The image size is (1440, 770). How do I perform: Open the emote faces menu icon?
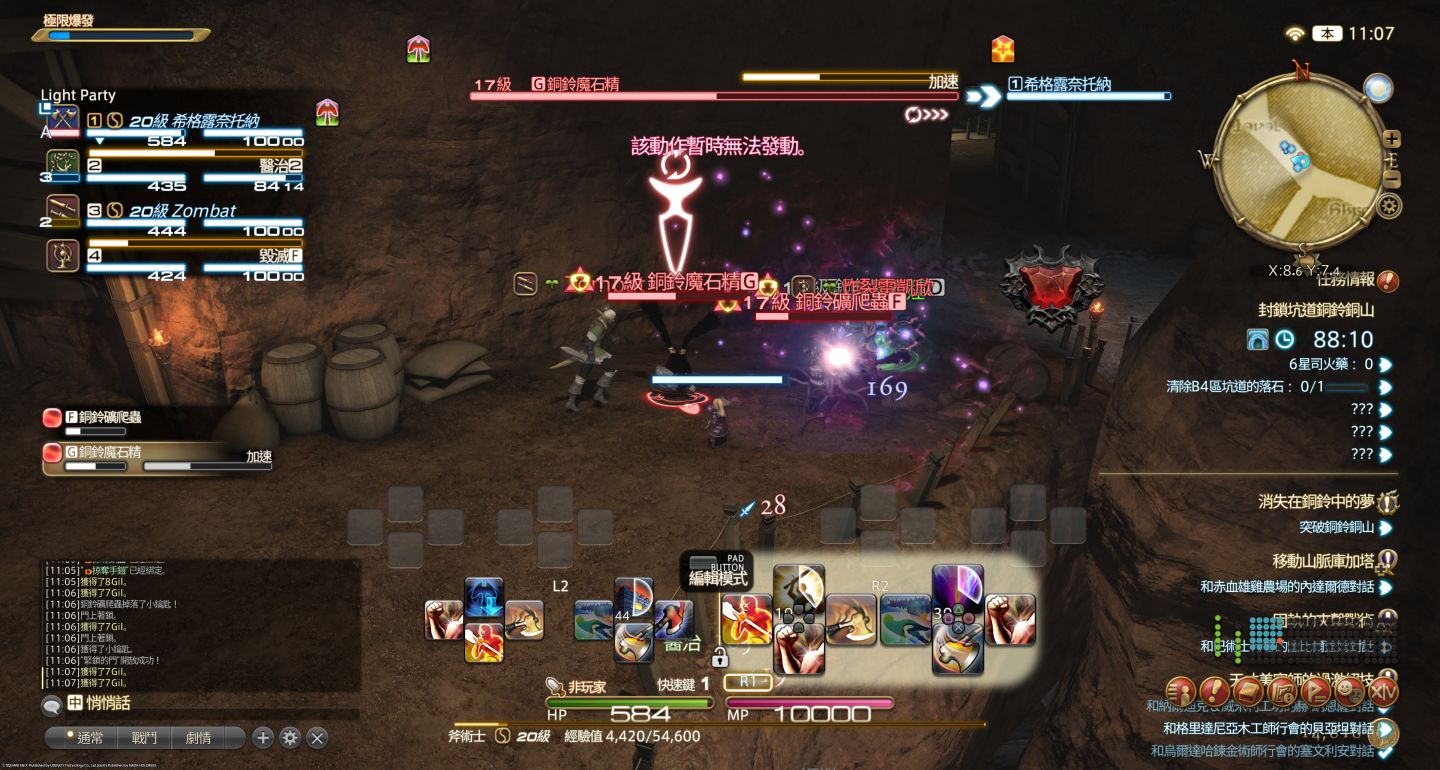[x=1350, y=690]
